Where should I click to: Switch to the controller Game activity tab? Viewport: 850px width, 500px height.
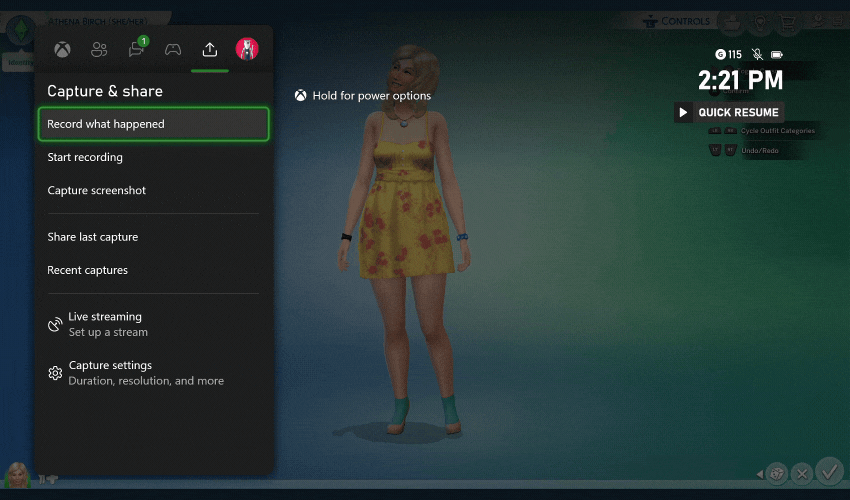(173, 49)
